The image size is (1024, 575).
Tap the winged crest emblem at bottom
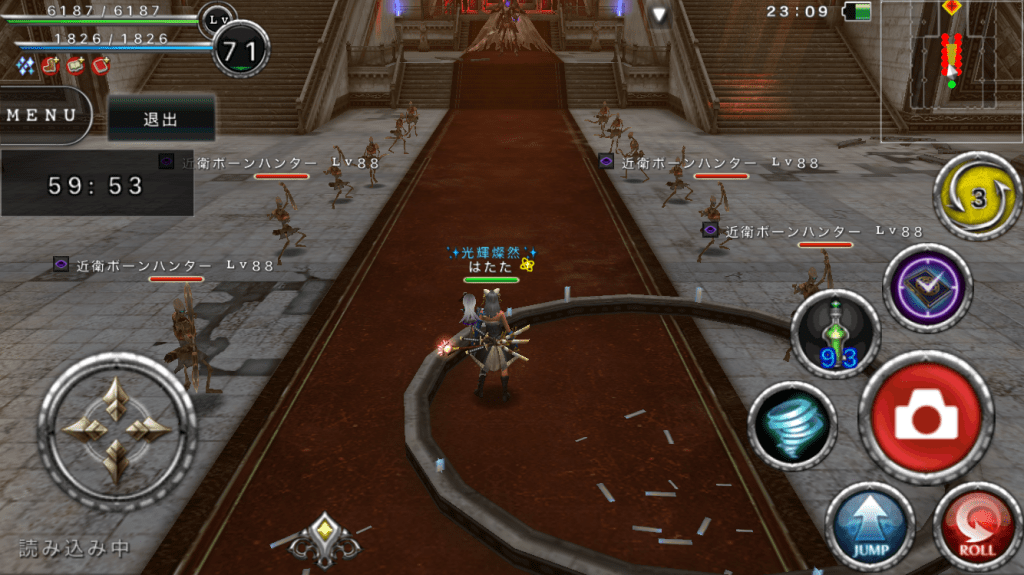click(324, 539)
